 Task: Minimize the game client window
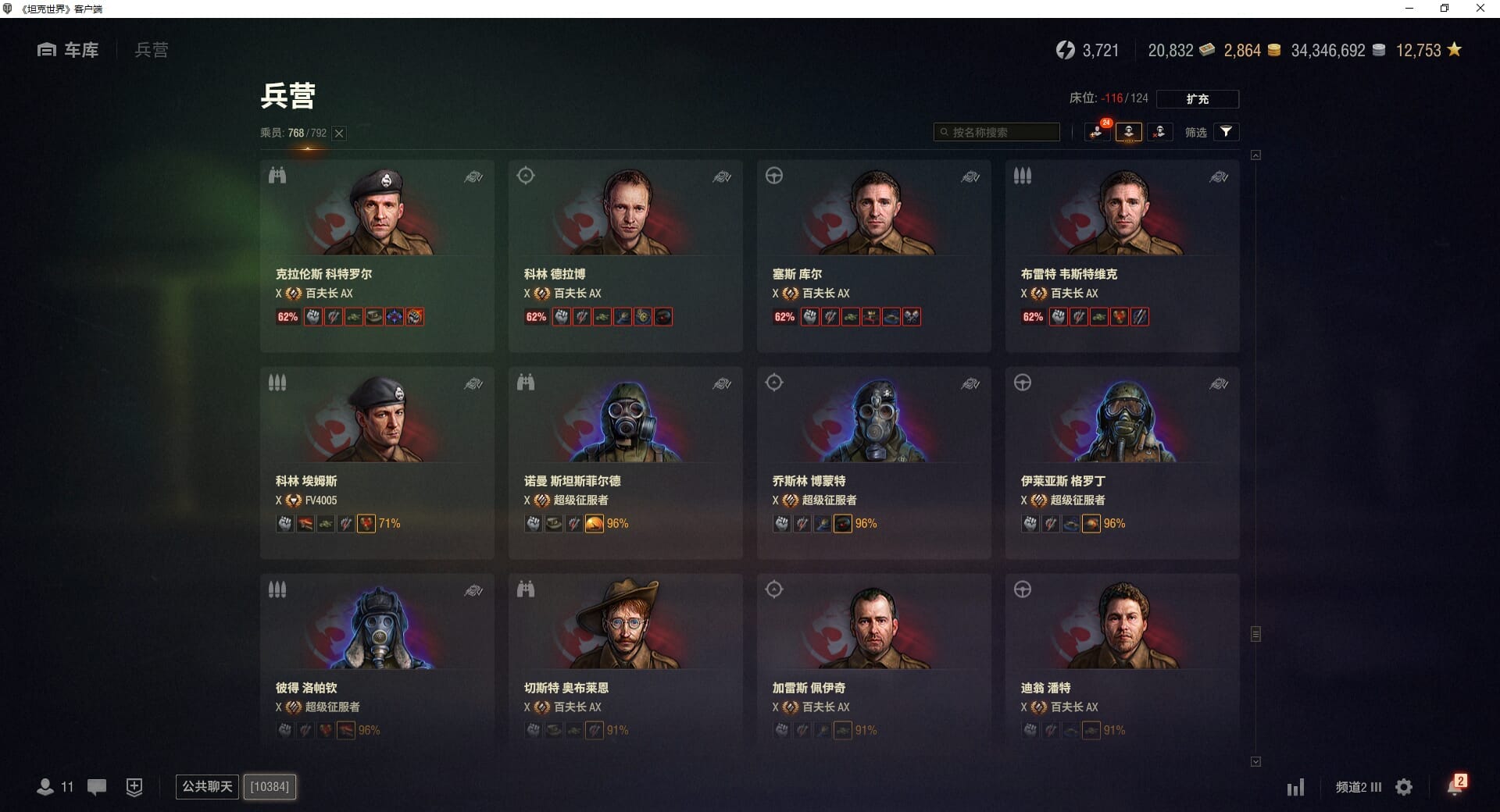tap(1409, 9)
